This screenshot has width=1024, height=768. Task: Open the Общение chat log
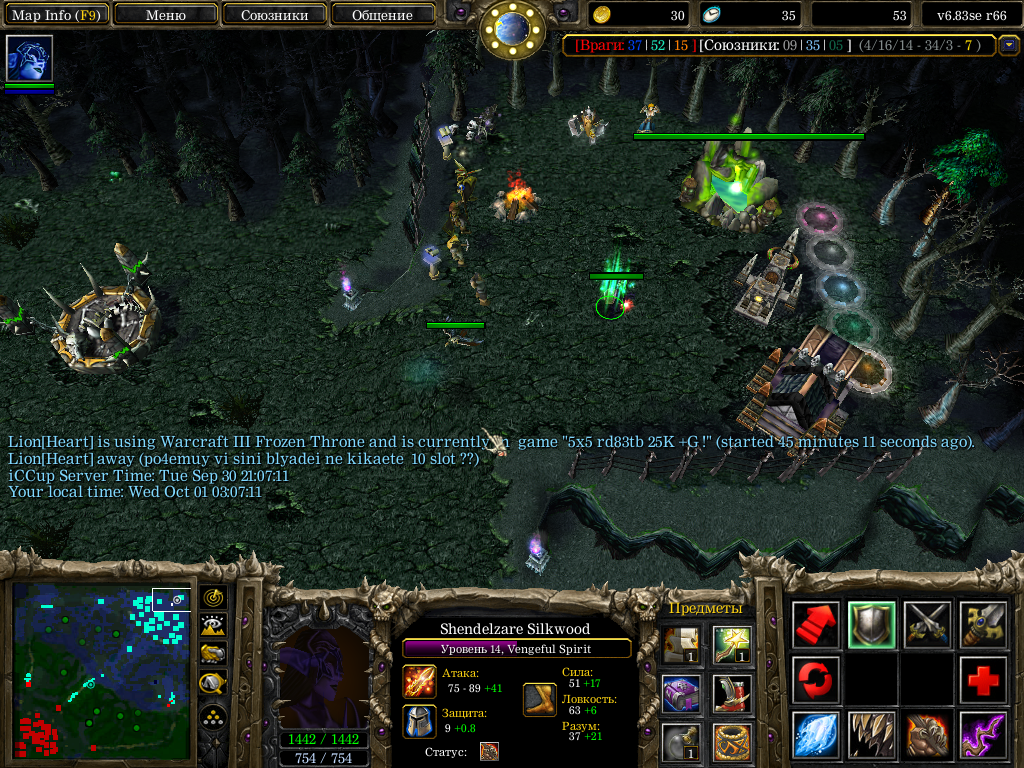pos(382,15)
